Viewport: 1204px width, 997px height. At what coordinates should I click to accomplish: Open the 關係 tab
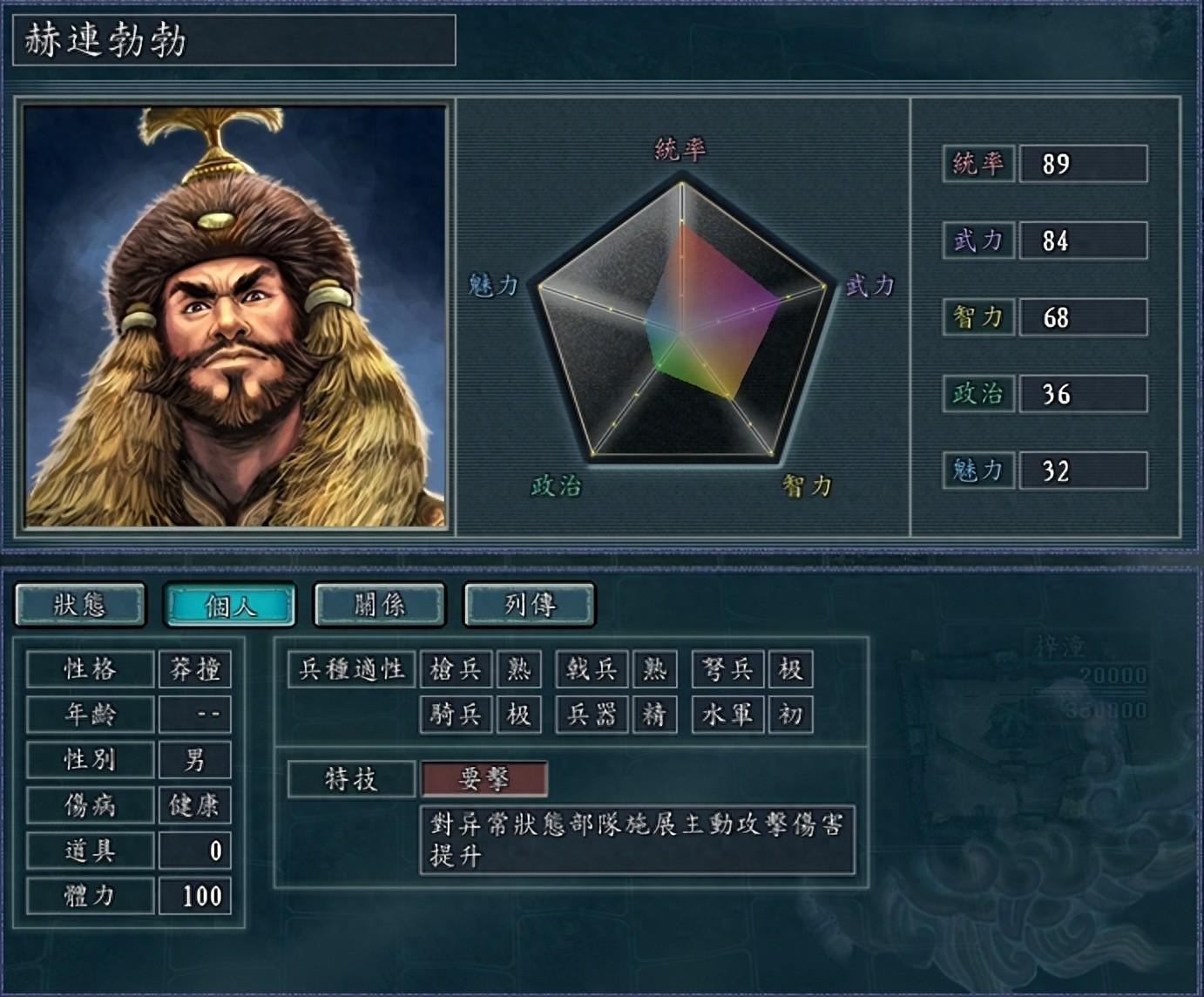[380, 605]
